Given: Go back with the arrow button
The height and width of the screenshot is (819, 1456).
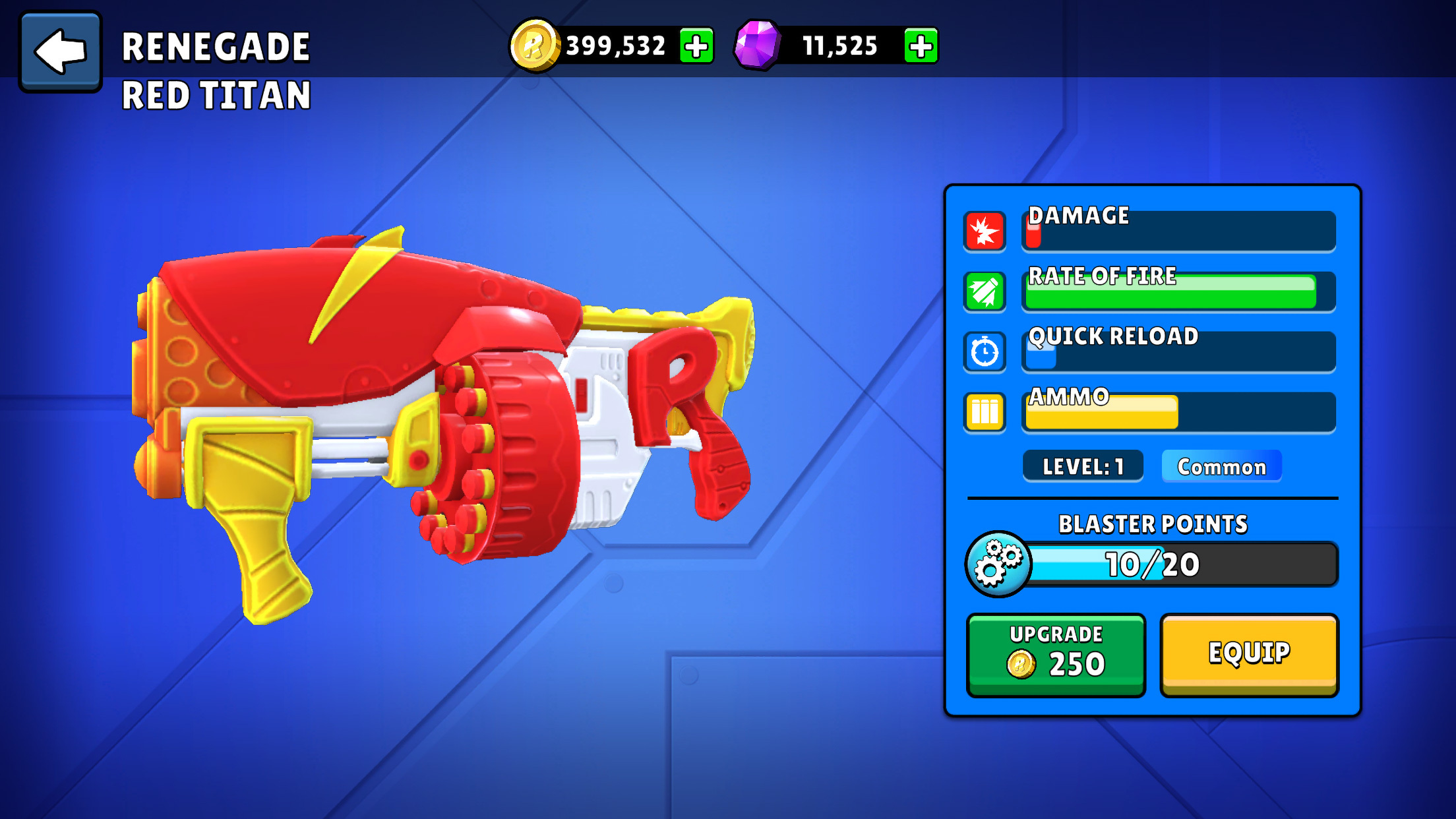Looking at the screenshot, I should pos(61,51).
